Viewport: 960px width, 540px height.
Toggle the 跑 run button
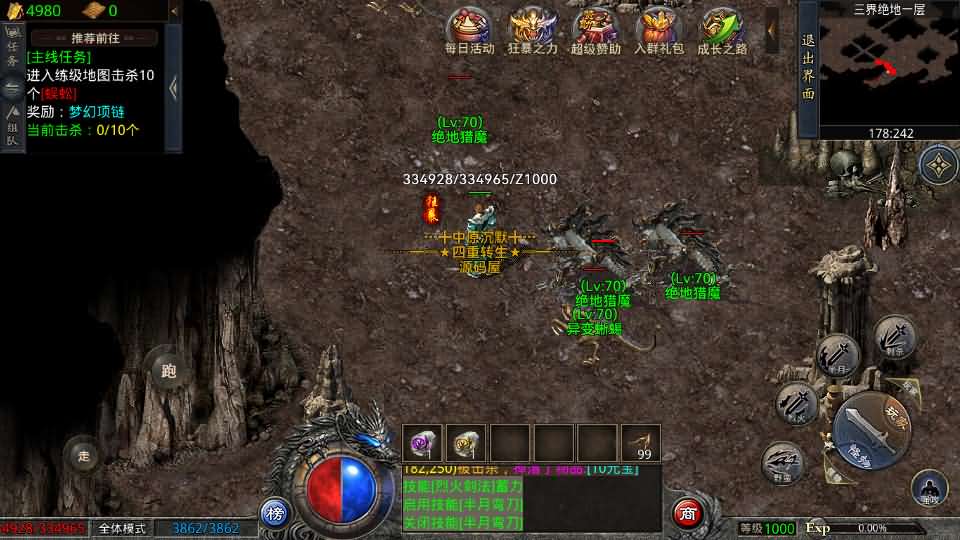pos(168,371)
